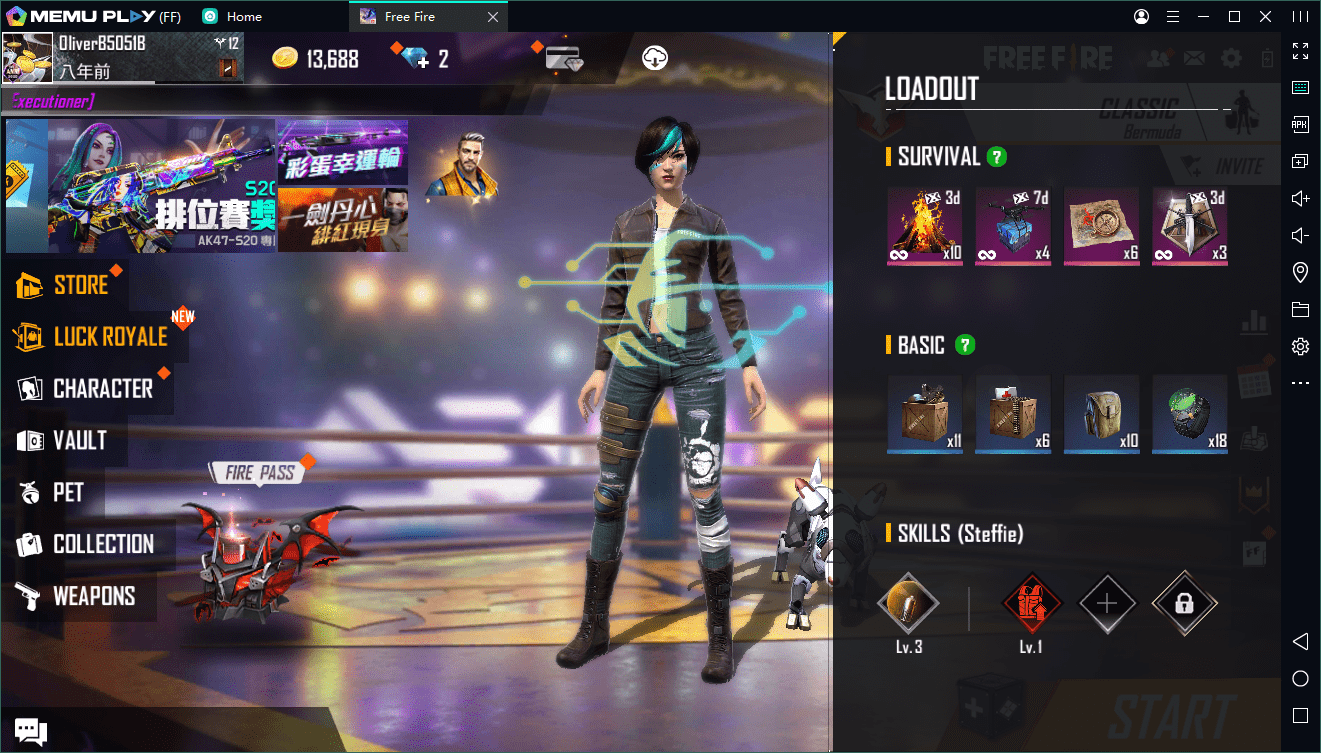Click the Lv.3 bullet skill icon
Screen dimensions: 1321x753
pyautogui.click(x=908, y=603)
